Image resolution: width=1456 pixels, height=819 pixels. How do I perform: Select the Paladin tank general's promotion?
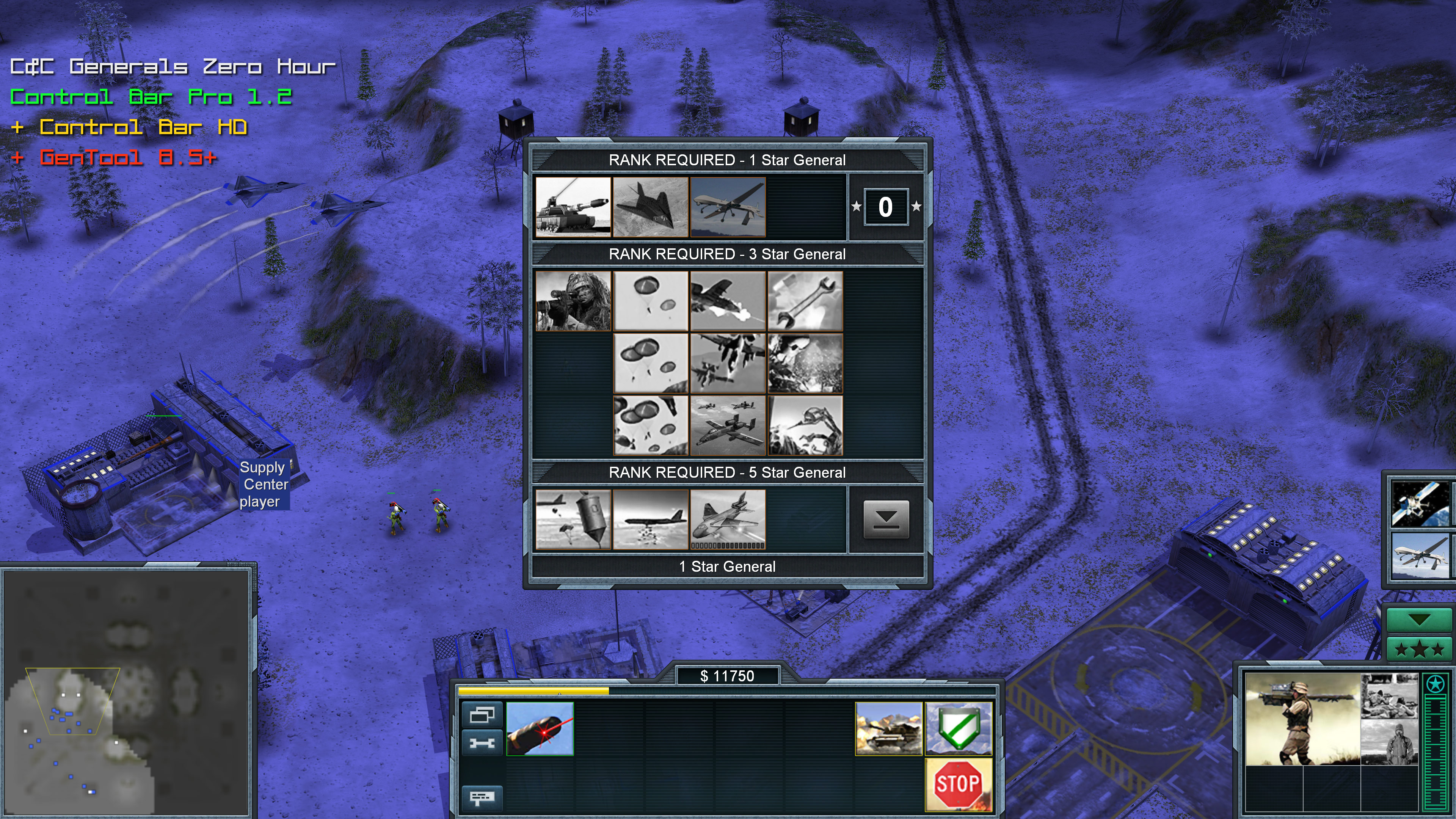[573, 207]
